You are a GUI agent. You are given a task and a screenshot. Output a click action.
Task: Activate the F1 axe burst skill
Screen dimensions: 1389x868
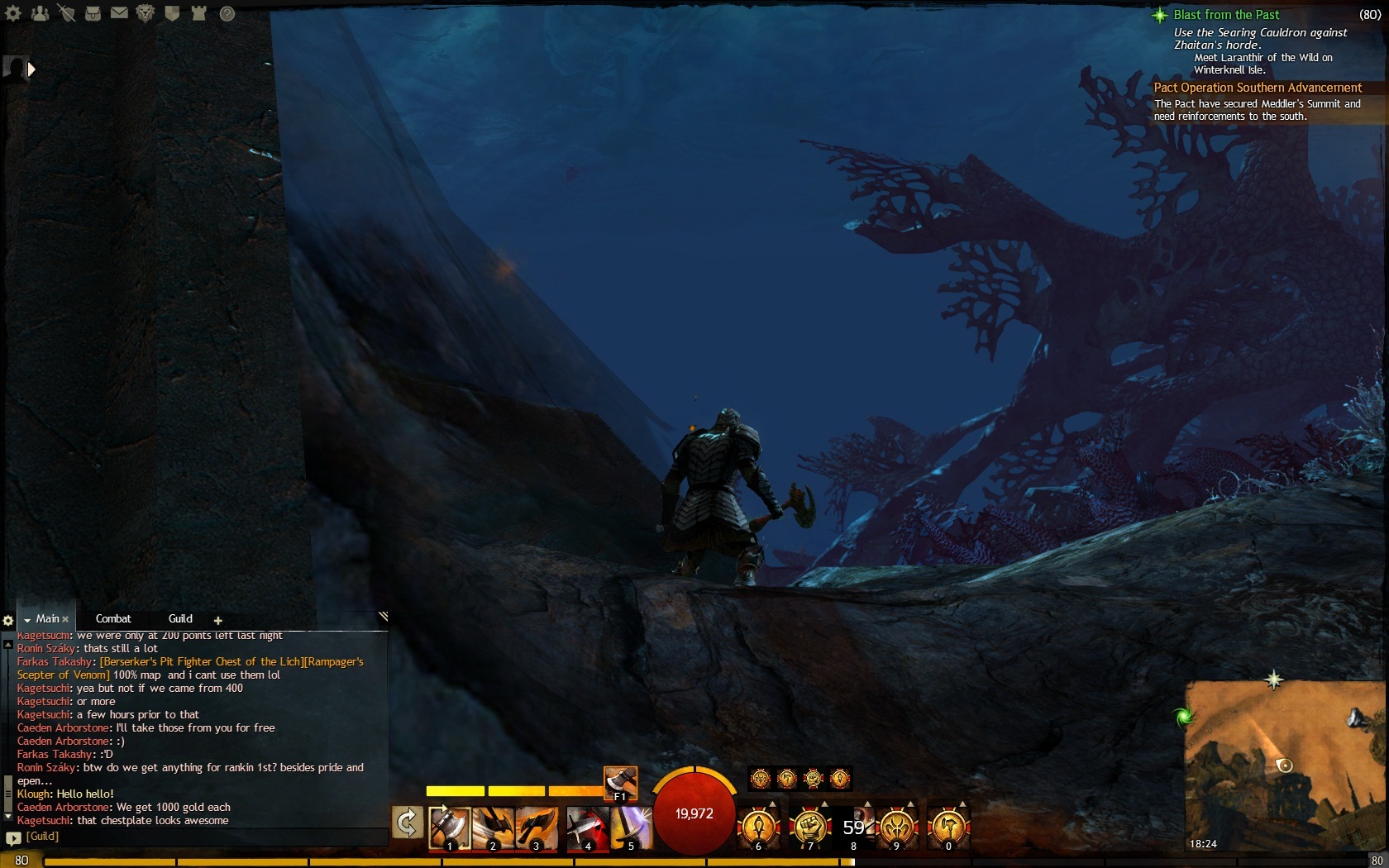(x=620, y=783)
